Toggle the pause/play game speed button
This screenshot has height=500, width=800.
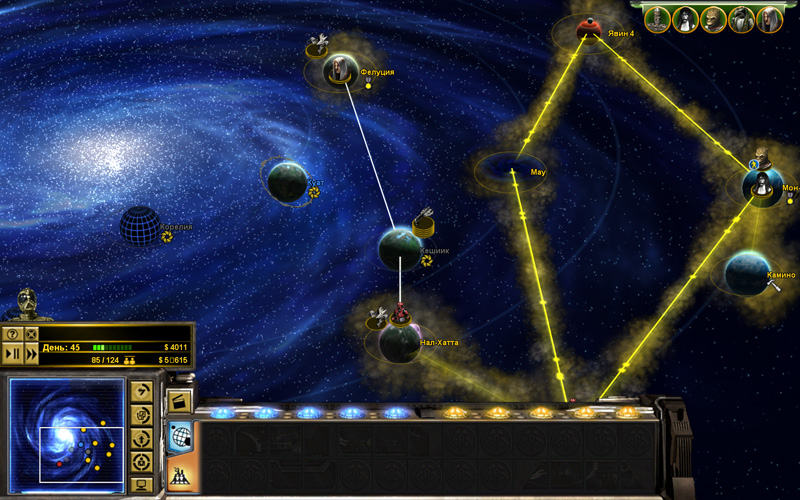pyautogui.click(x=13, y=353)
